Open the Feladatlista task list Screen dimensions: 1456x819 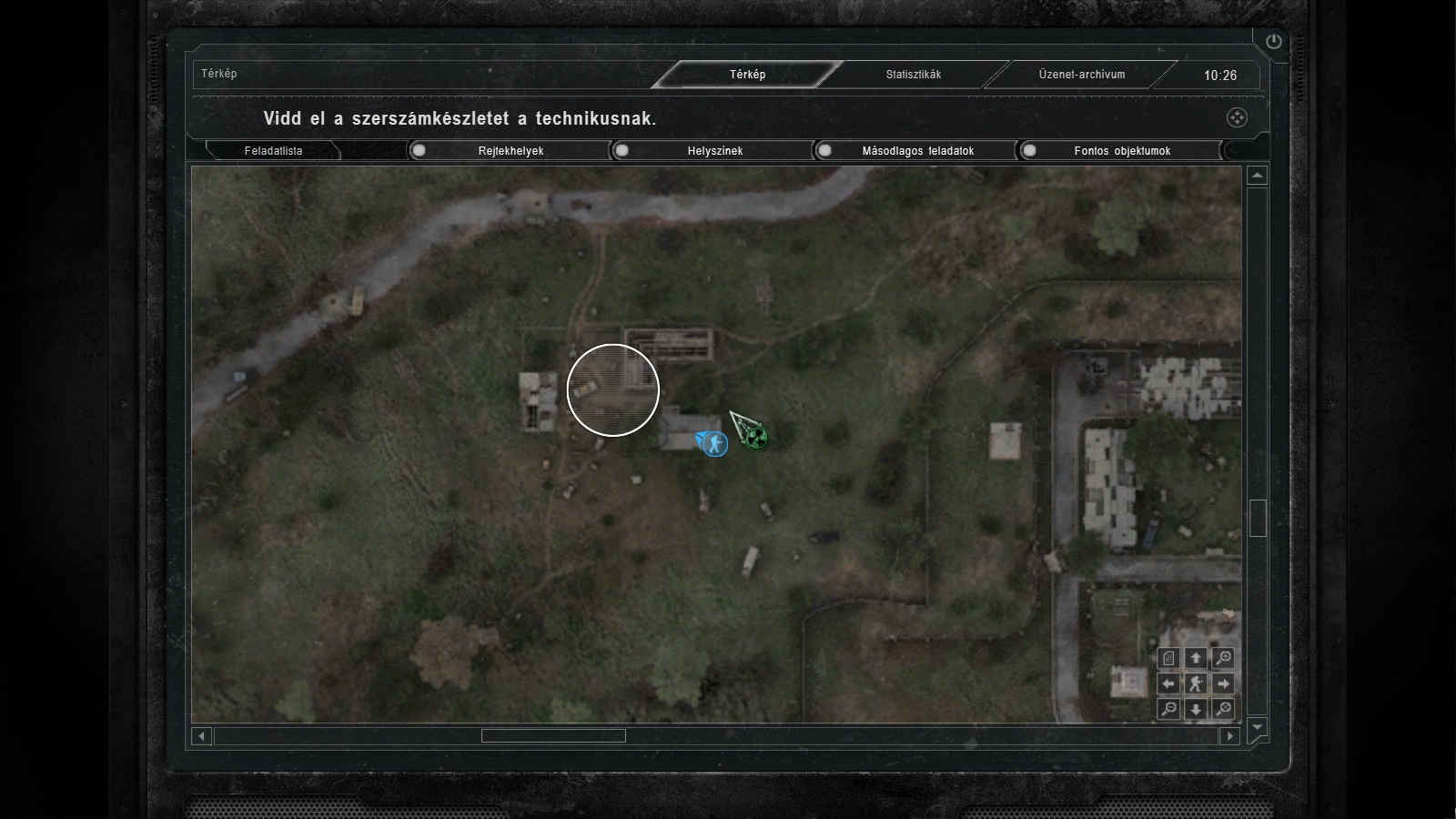point(273,151)
